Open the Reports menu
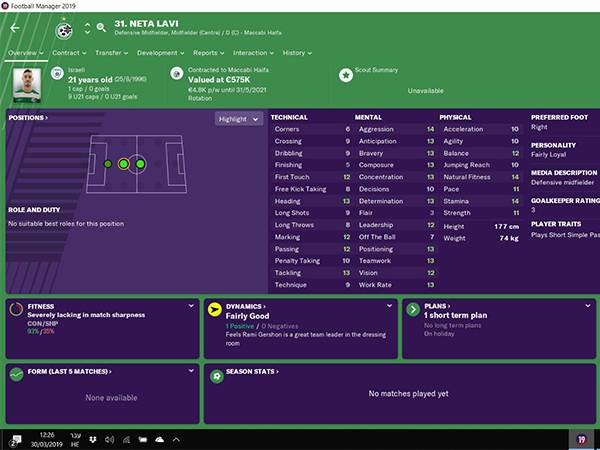Screen dimensions: 600x450 click(208, 52)
